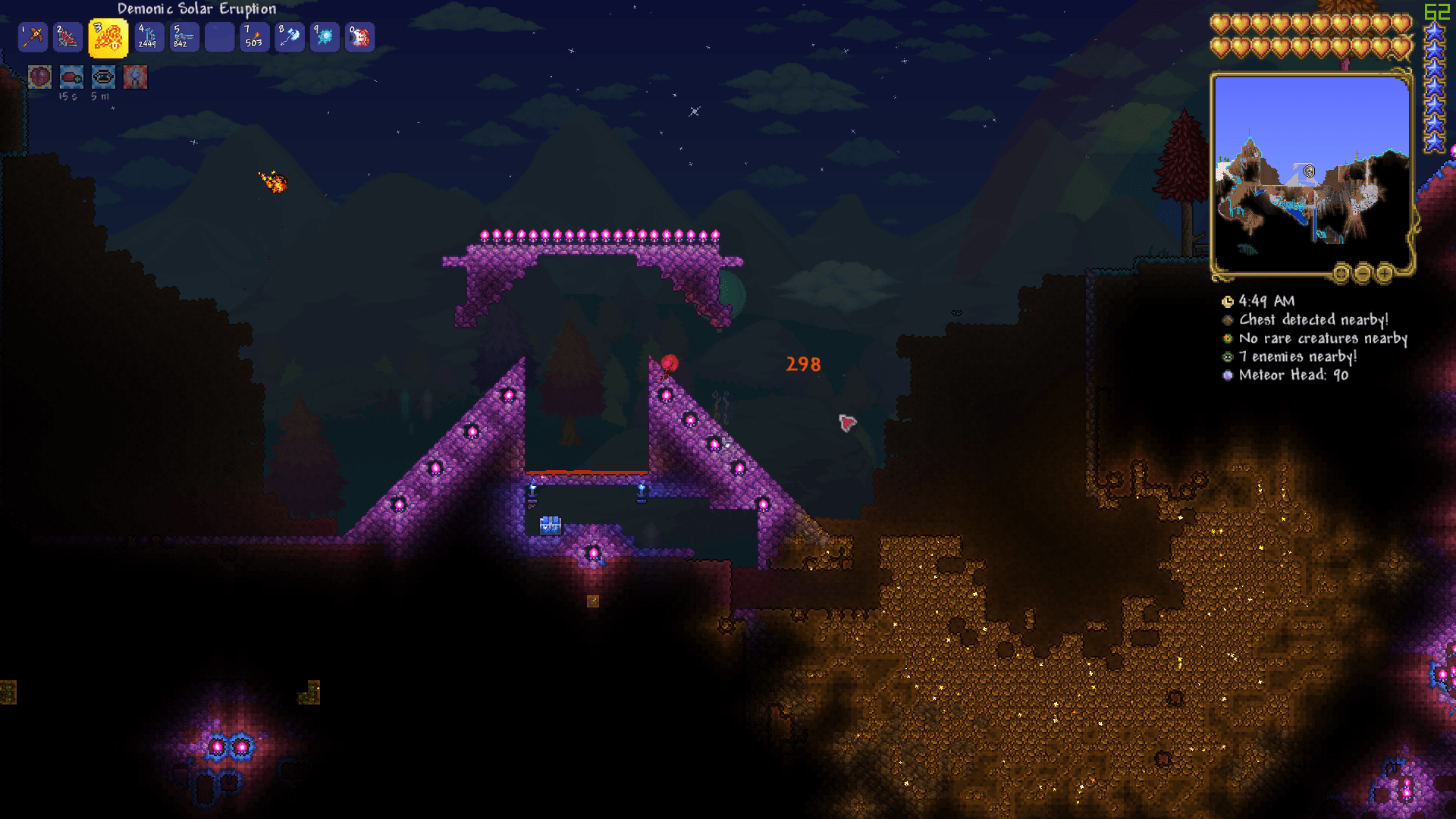Image resolution: width=1456 pixels, height=819 pixels.
Task: Select the sword in hotbar slot 1
Action: click(33, 36)
